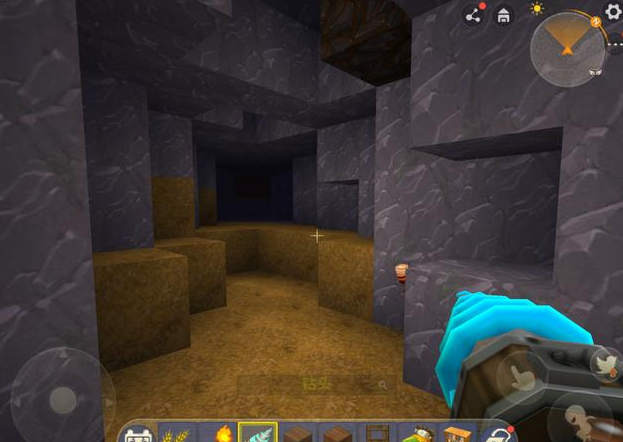The width and height of the screenshot is (623, 442).
Task: Open the share menu
Action: [474, 16]
